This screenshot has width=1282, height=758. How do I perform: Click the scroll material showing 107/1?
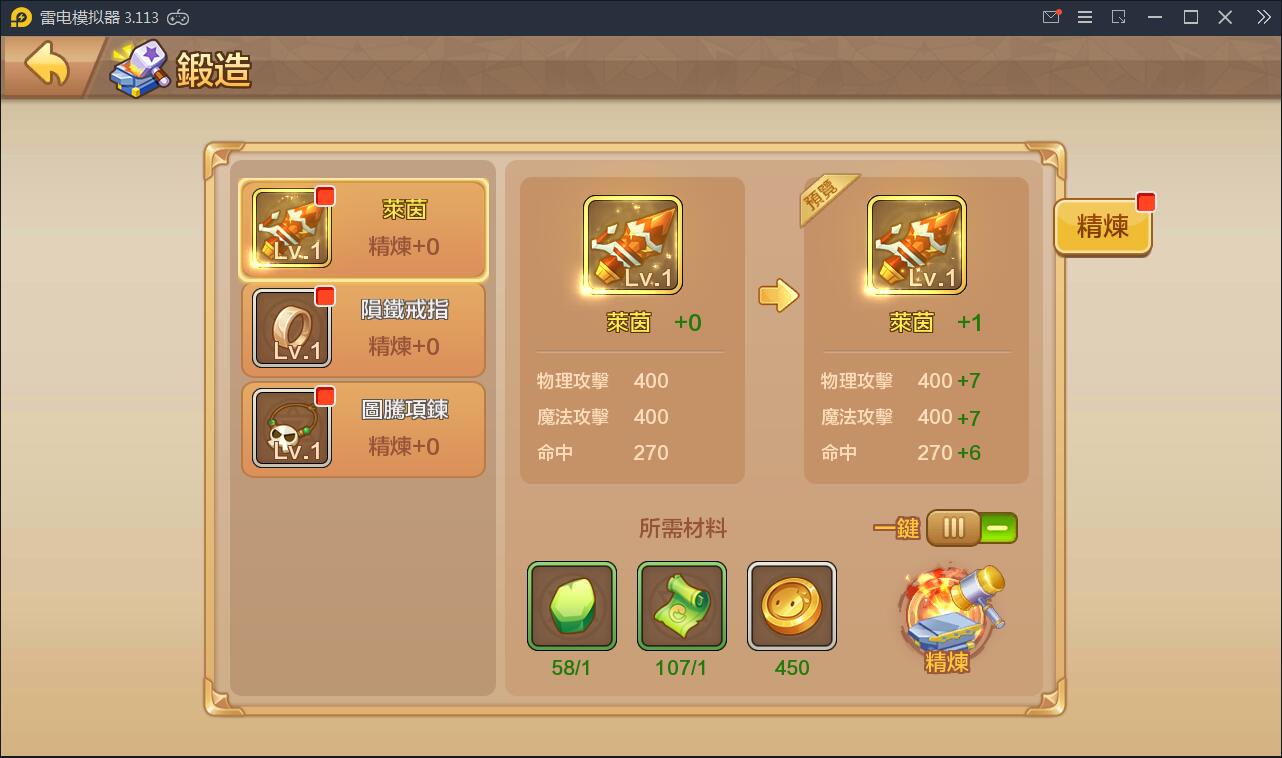click(x=681, y=607)
